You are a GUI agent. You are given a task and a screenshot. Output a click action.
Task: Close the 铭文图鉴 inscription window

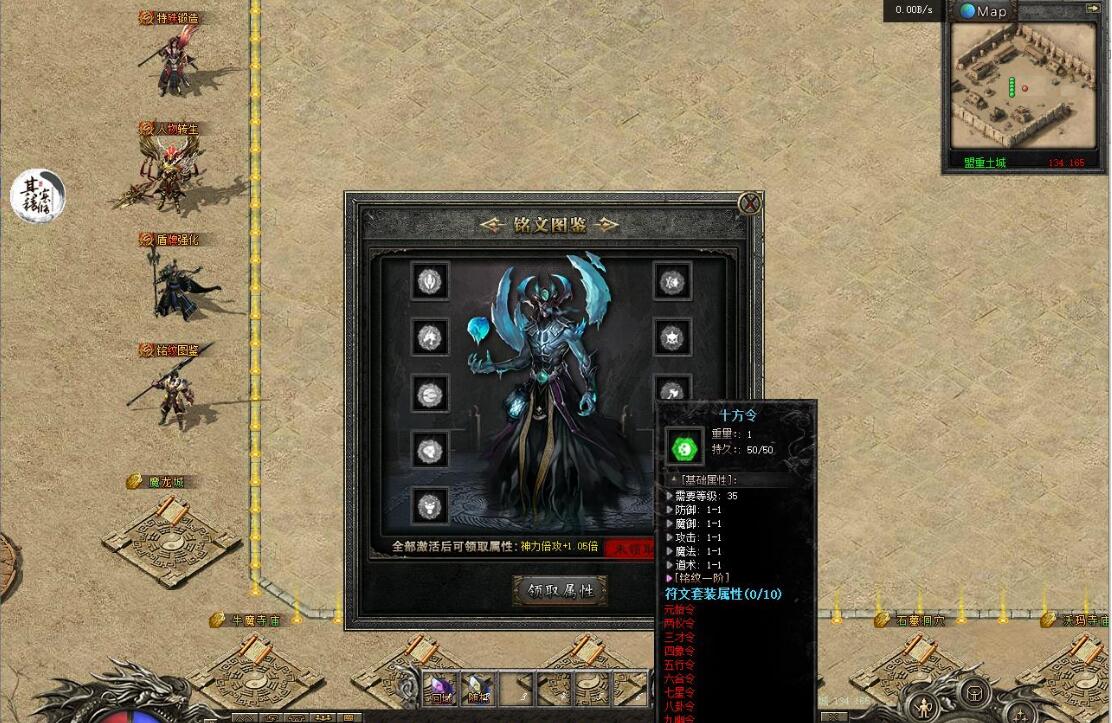tap(749, 204)
